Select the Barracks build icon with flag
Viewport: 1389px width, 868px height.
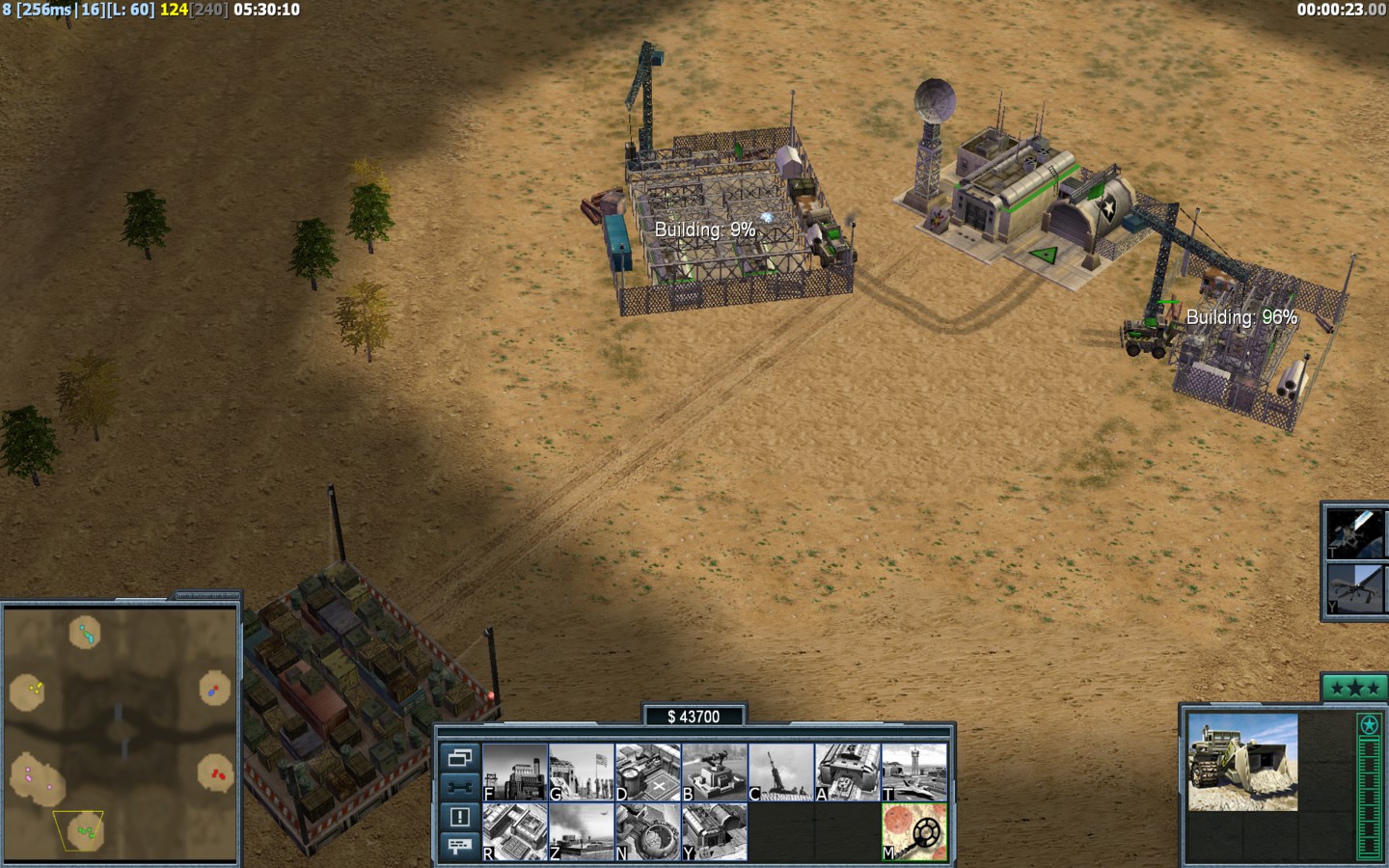click(581, 772)
